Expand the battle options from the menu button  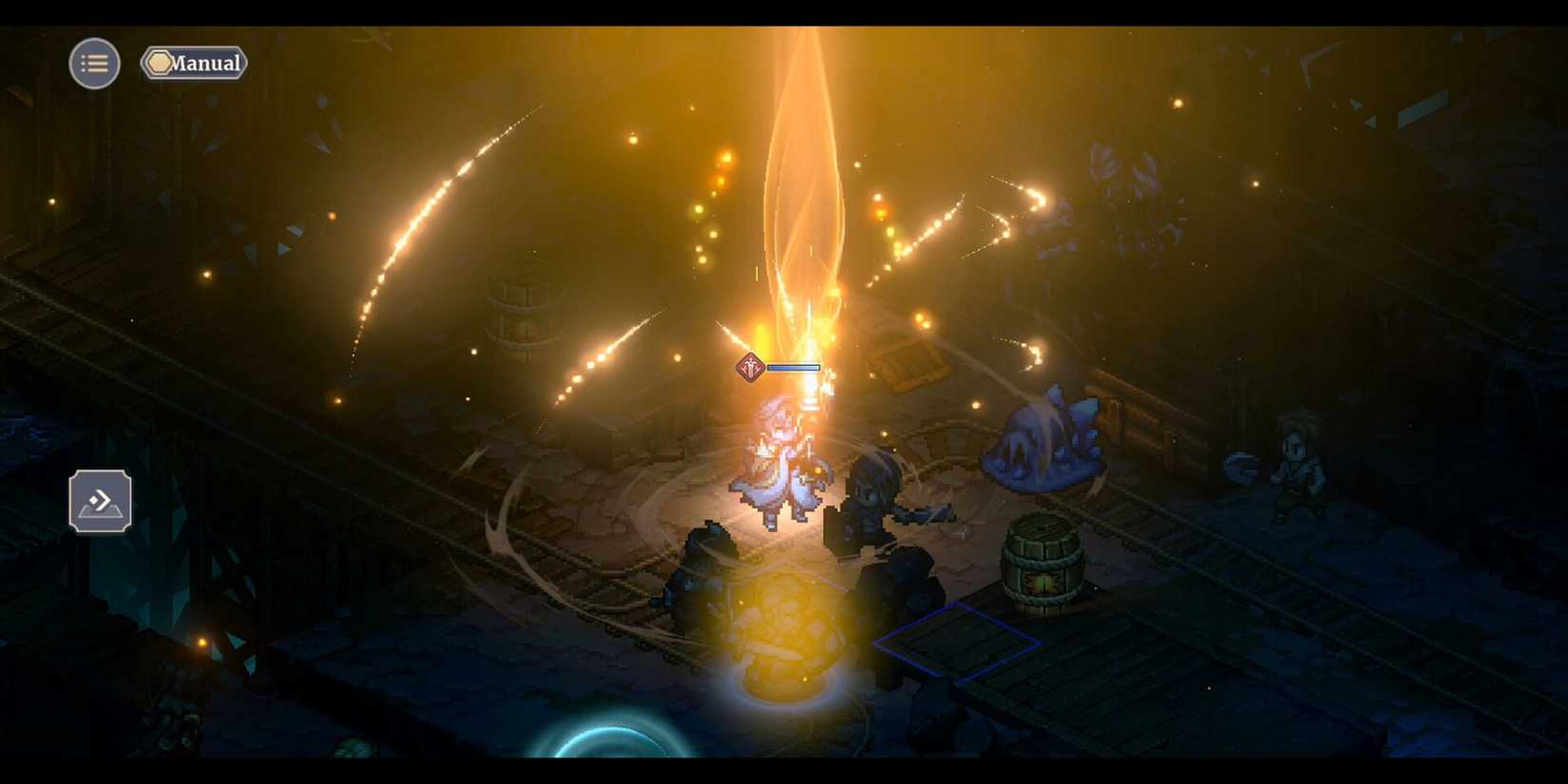click(x=94, y=63)
